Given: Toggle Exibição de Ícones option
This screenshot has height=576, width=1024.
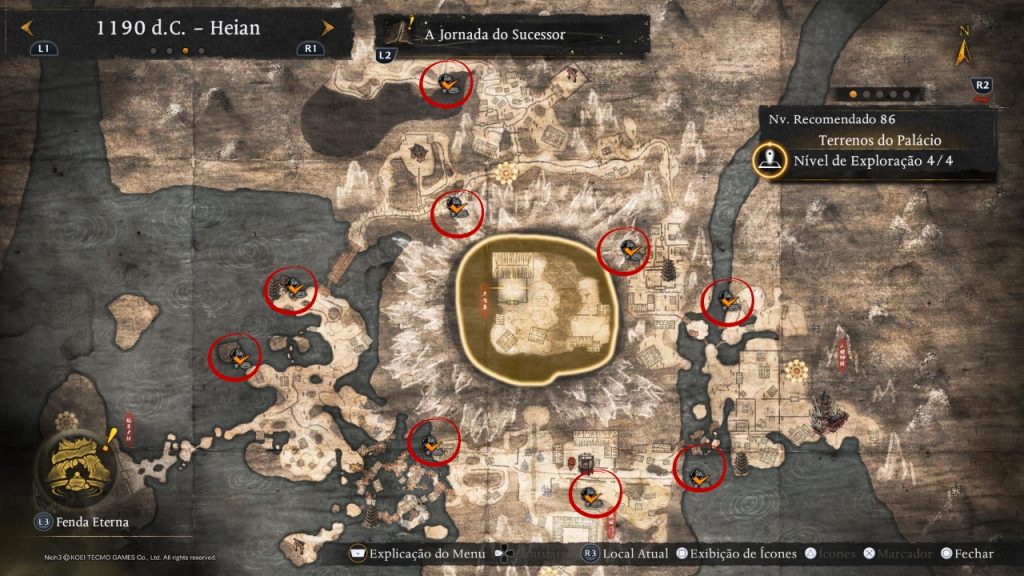Looking at the screenshot, I should [737, 554].
